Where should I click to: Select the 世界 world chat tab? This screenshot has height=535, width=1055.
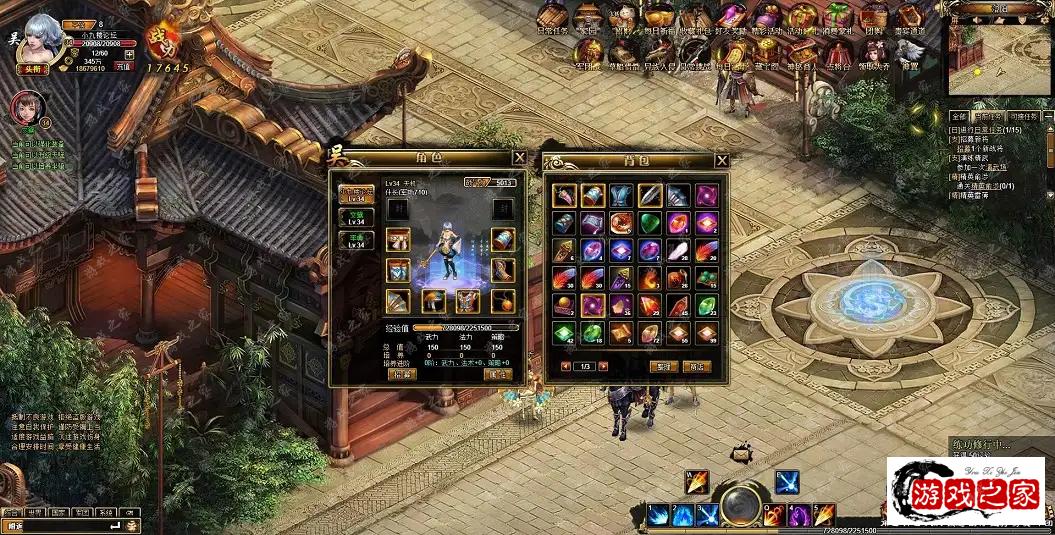(x=35, y=512)
